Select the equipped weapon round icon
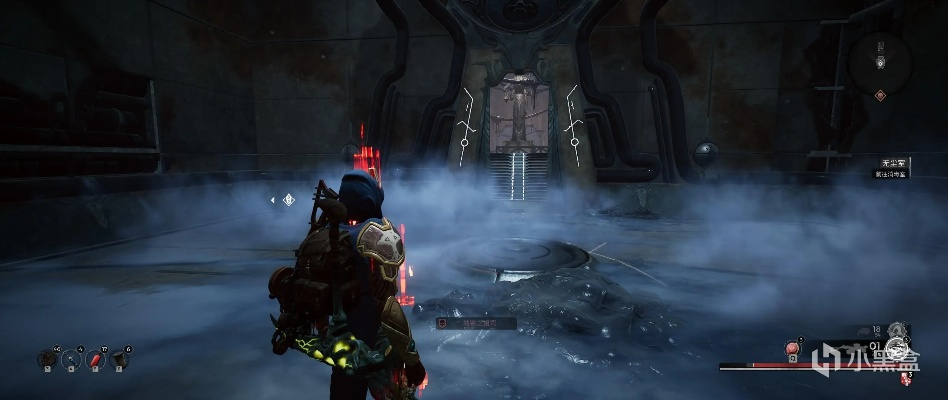 (897, 349)
